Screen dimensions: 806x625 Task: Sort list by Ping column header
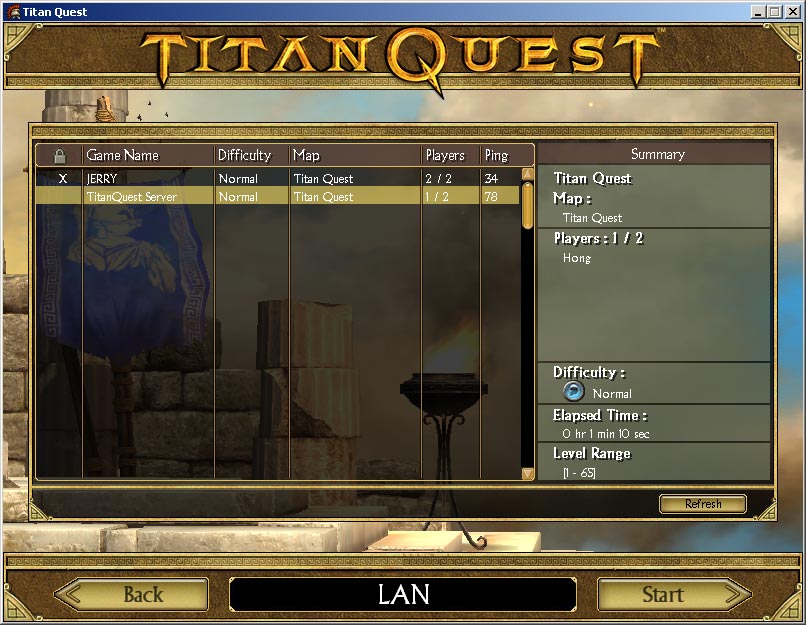[x=506, y=155]
